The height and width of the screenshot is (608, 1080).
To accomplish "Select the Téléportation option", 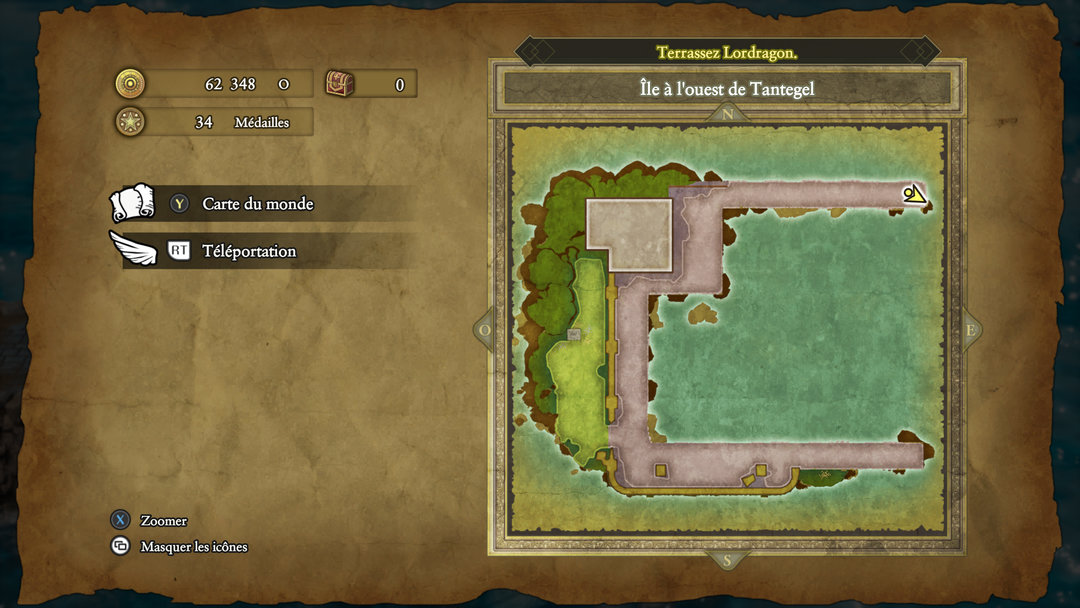I will [x=248, y=251].
